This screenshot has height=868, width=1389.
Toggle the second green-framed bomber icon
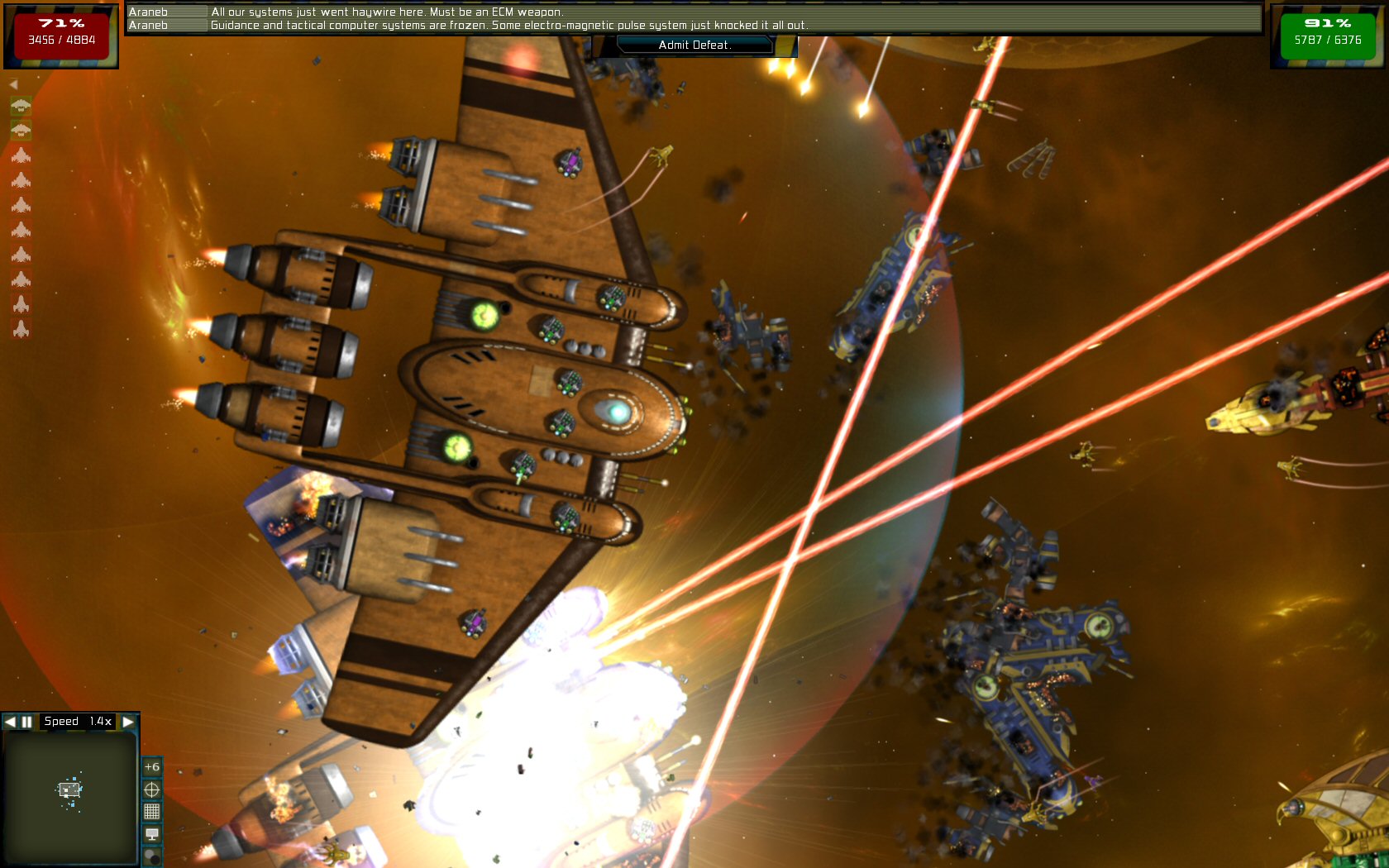coord(21,130)
